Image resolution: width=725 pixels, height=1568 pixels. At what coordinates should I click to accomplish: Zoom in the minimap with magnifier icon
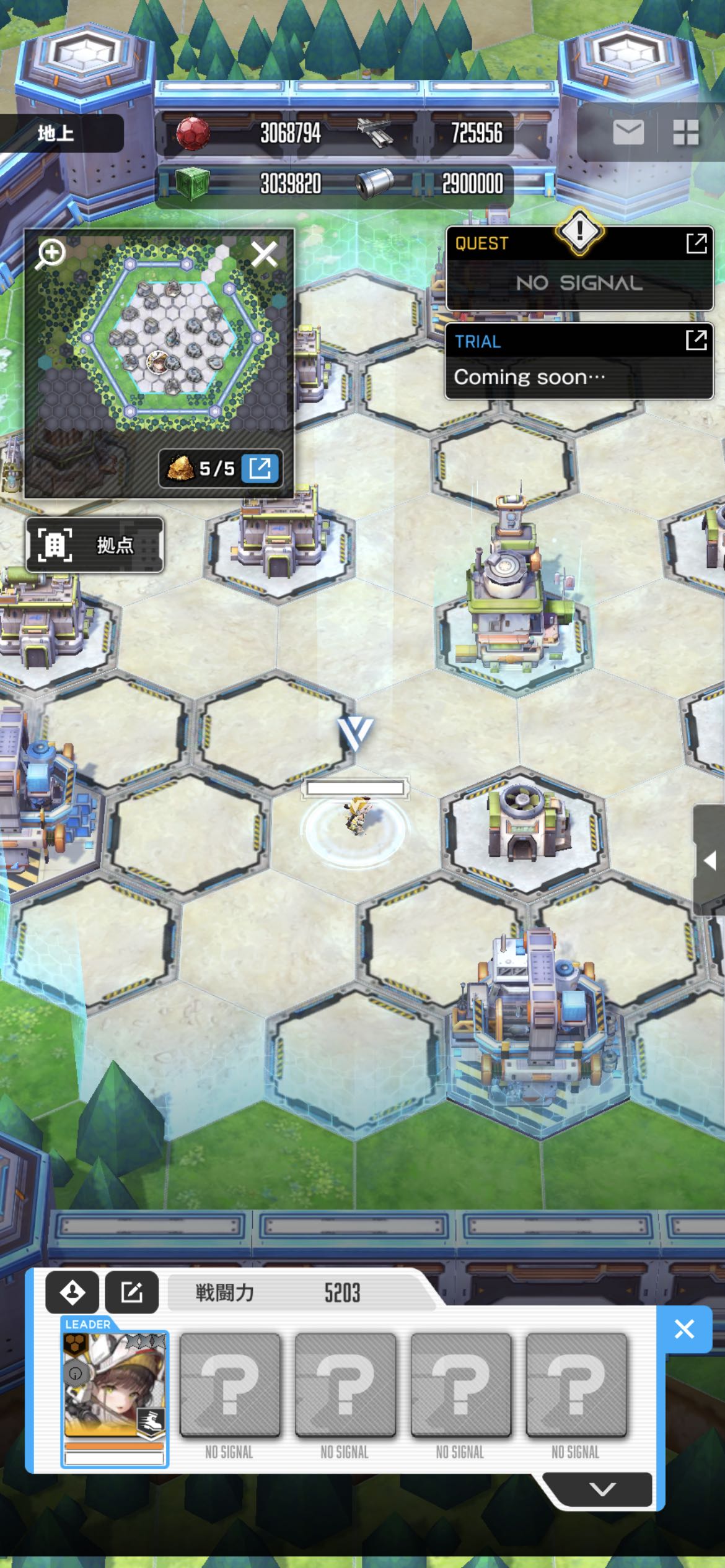point(51,253)
